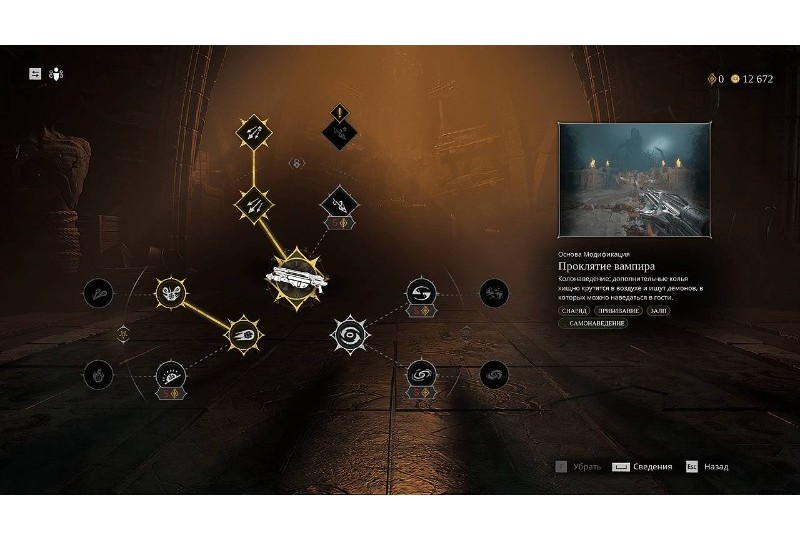Screen dimensions: 800x540
Task: View the Проклятие вампира preview thumbnail
Action: point(634,178)
